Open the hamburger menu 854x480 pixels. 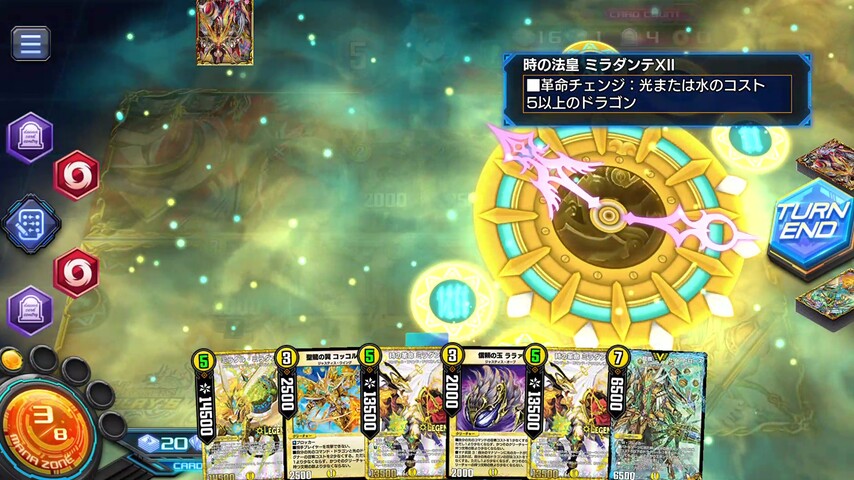[31, 43]
